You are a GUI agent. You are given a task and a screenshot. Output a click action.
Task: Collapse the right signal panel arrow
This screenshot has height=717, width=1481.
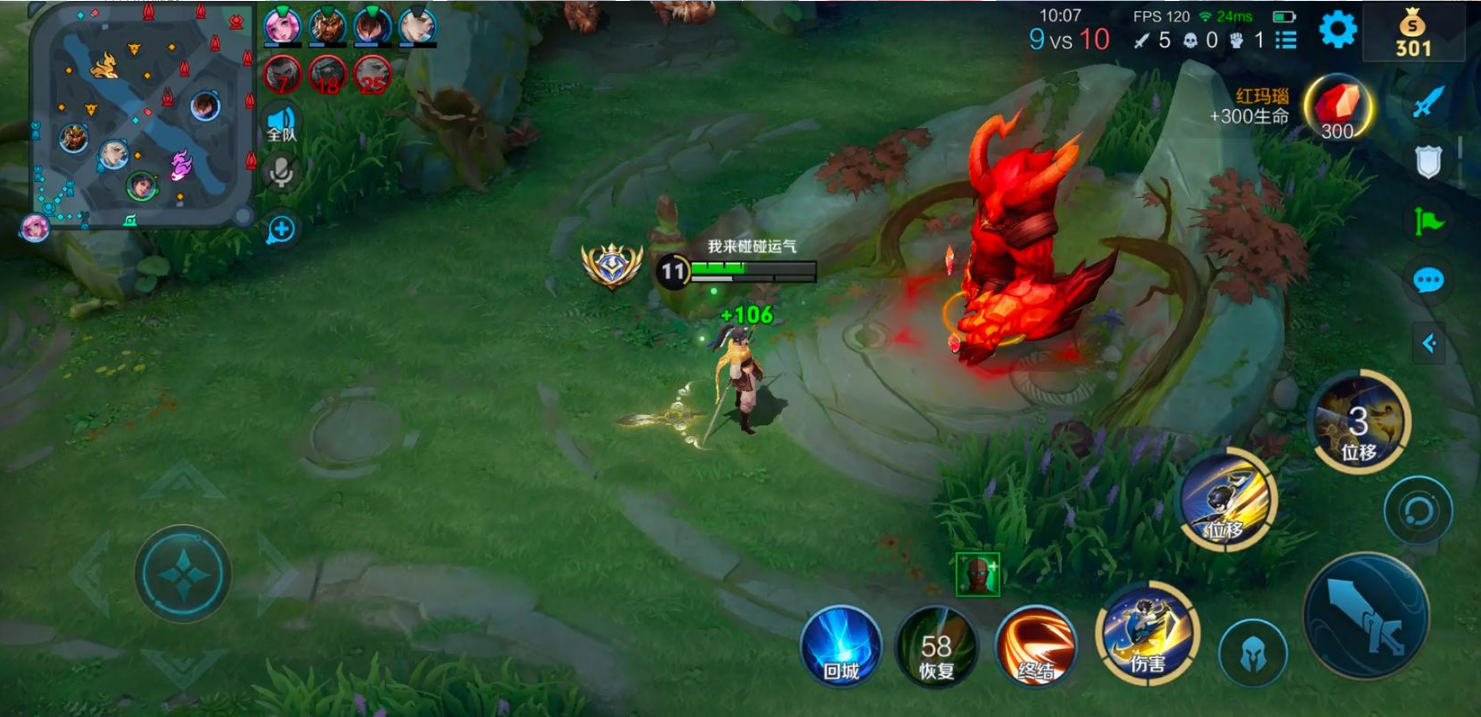pos(1429,344)
